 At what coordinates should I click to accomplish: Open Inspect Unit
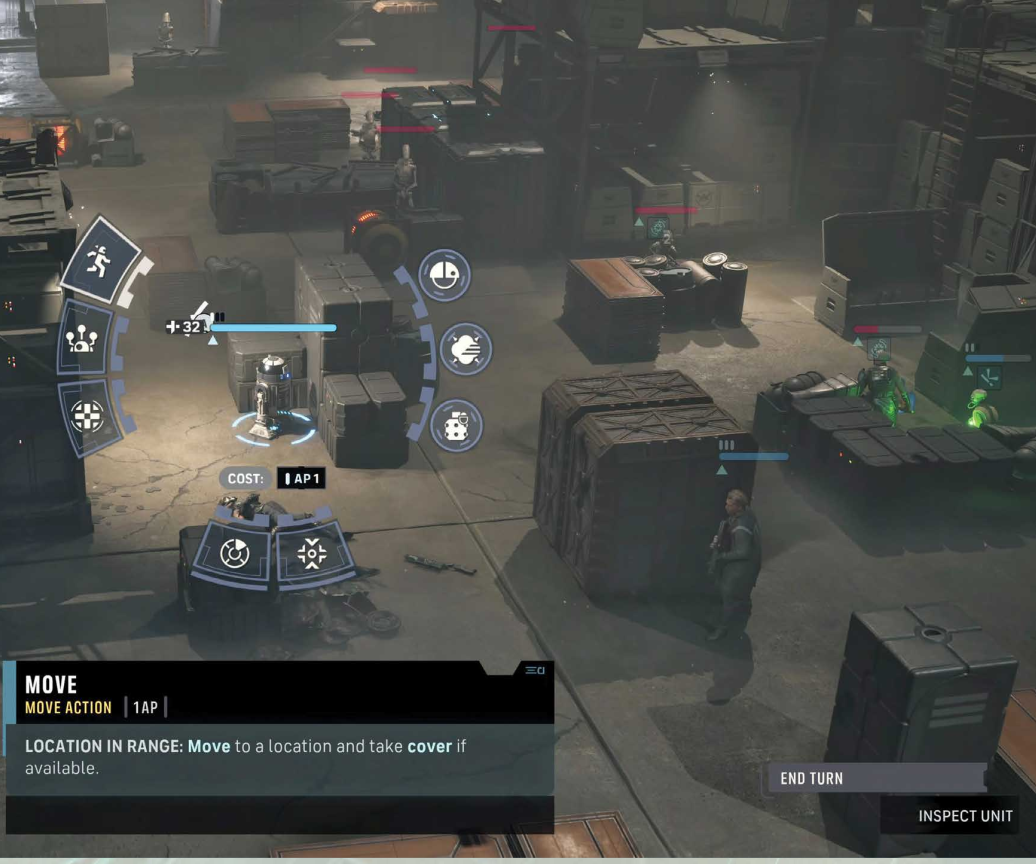[x=964, y=816]
